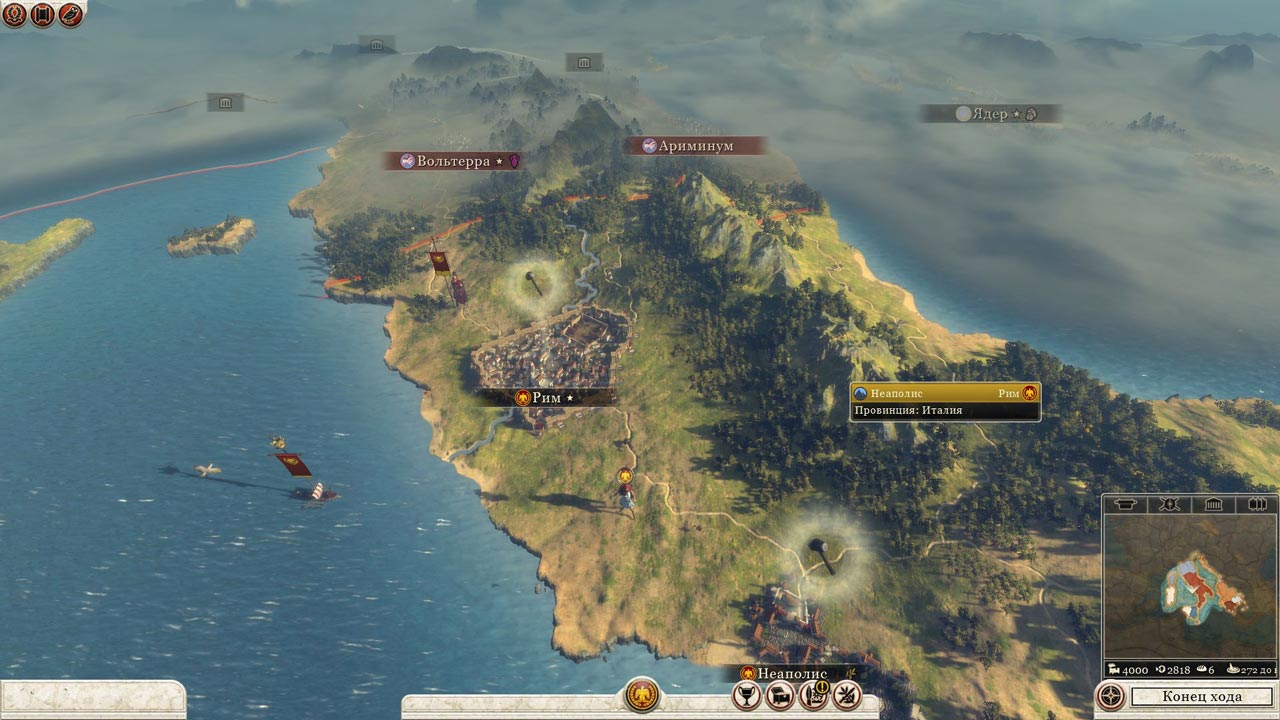The height and width of the screenshot is (720, 1280).
Task: End the turn with Конец хода
Action: 1202,696
